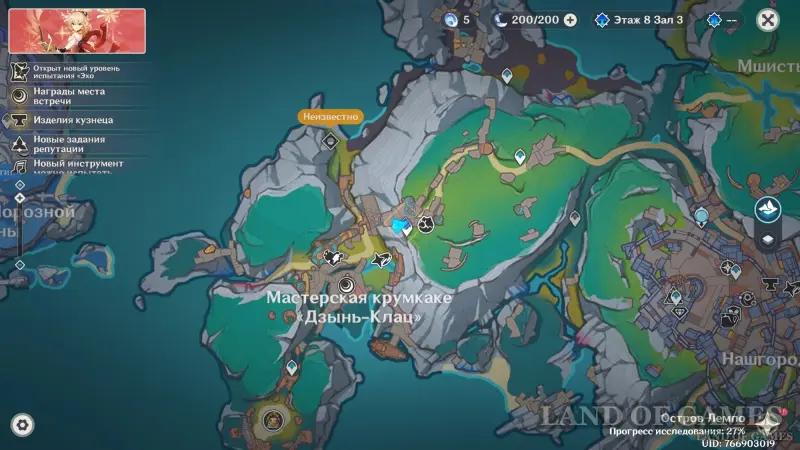Choose 'Новые задания репутации' entry
Image resolution: width=800 pixels, height=450 pixels.
pos(68,144)
